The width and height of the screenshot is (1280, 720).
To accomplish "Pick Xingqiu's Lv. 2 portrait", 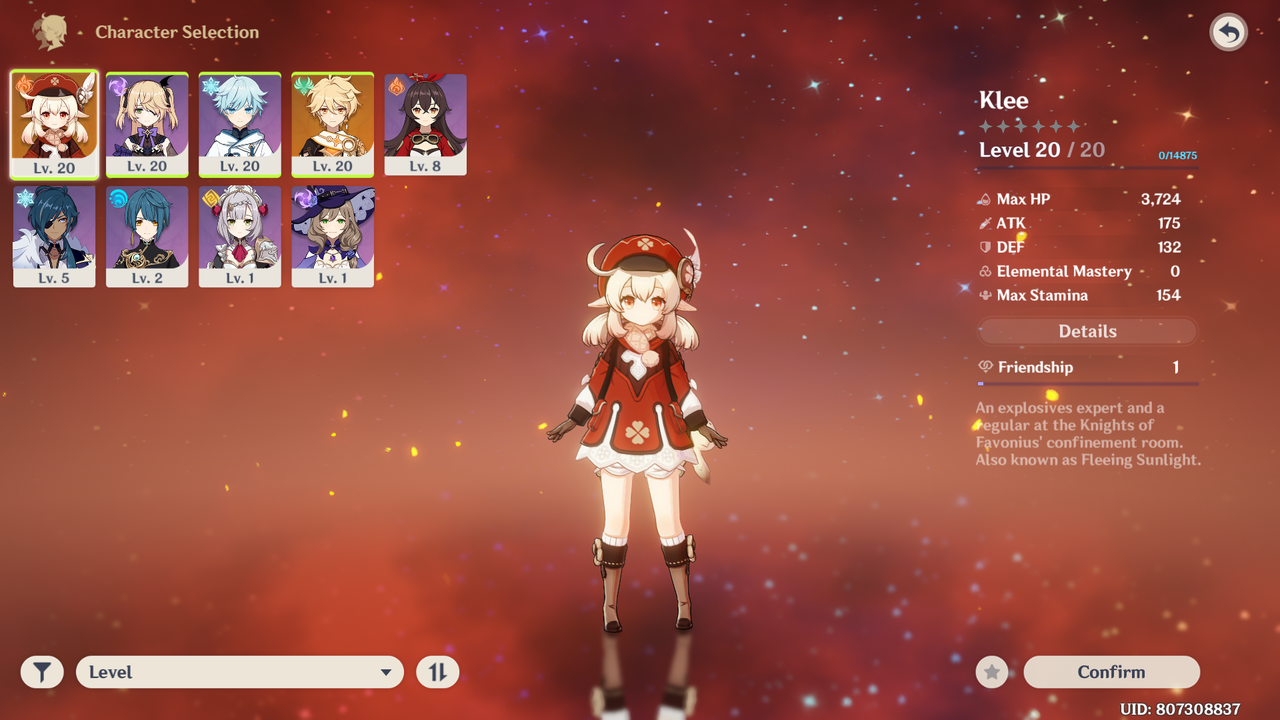I will pyautogui.click(x=147, y=236).
